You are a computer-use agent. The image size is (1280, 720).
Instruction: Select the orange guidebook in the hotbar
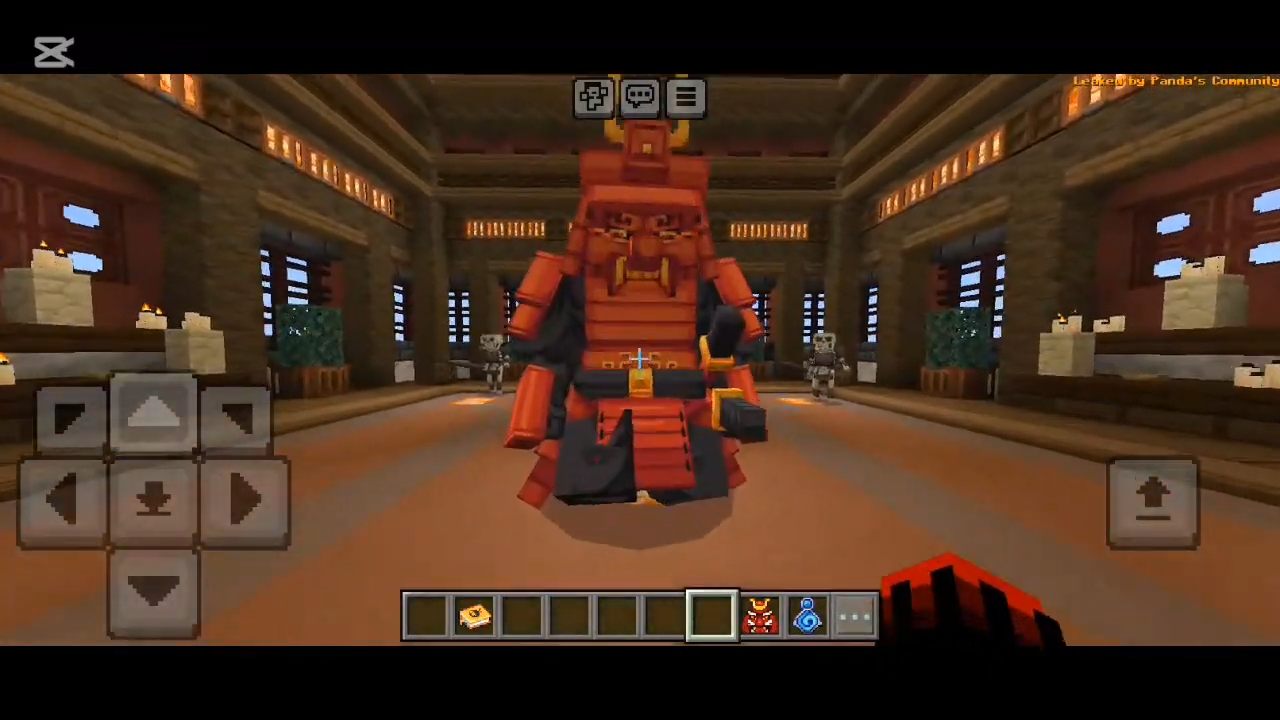(474, 615)
